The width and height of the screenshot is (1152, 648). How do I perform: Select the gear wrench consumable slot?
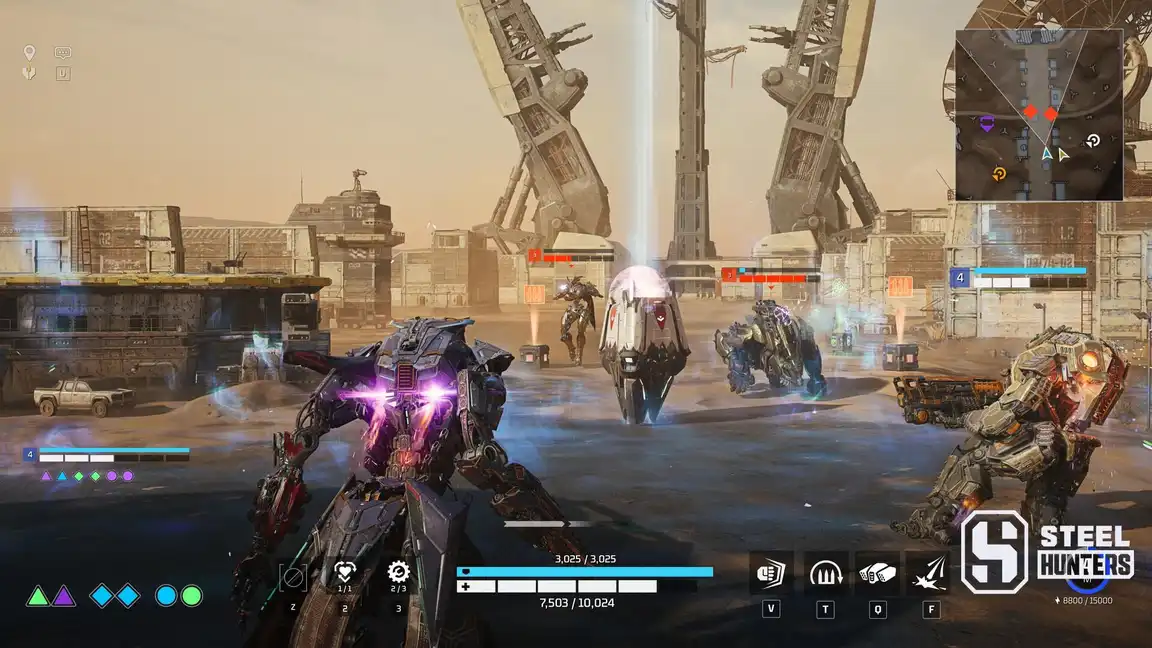(398, 573)
